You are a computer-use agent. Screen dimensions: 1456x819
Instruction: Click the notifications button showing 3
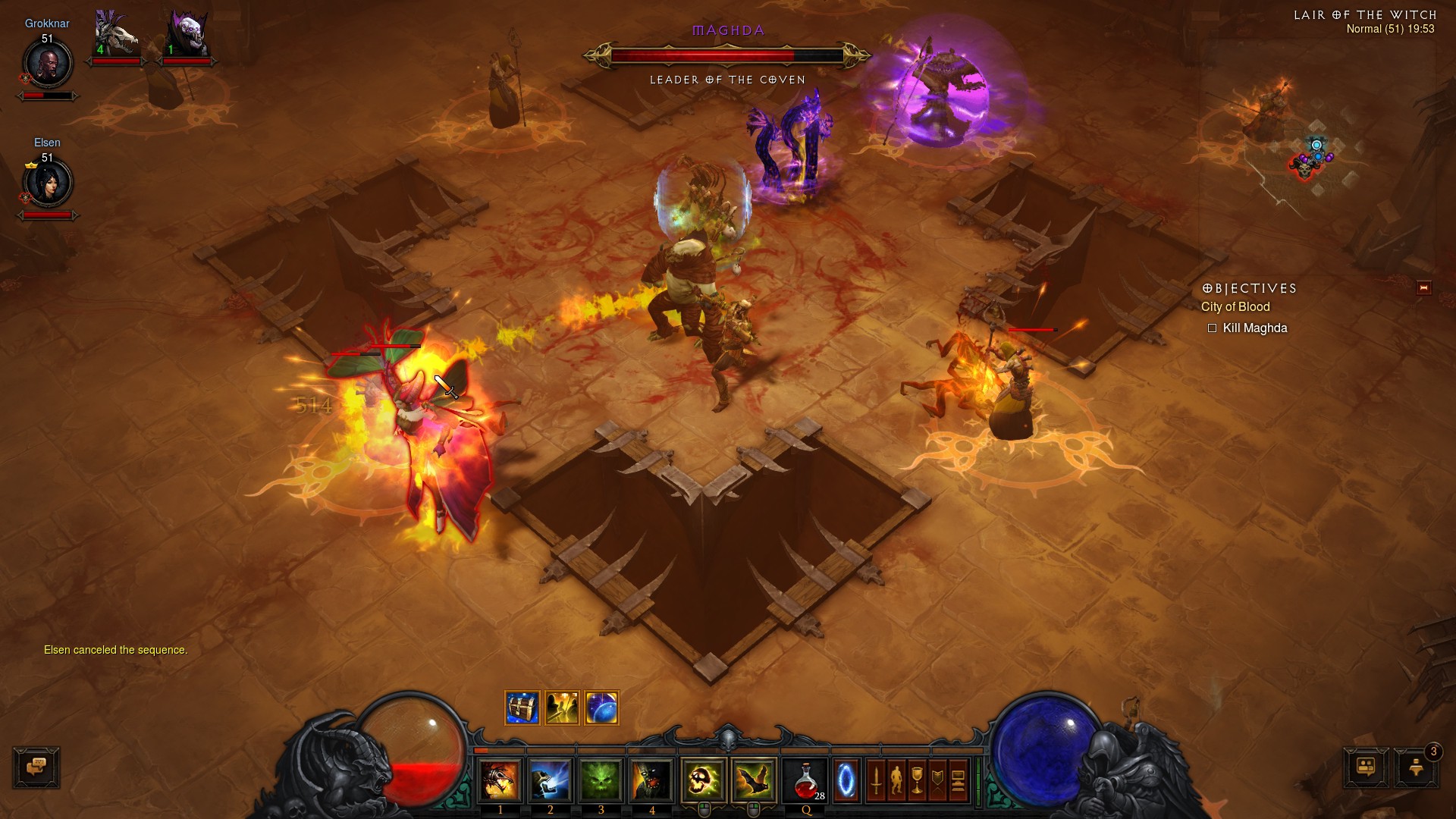click(1416, 767)
